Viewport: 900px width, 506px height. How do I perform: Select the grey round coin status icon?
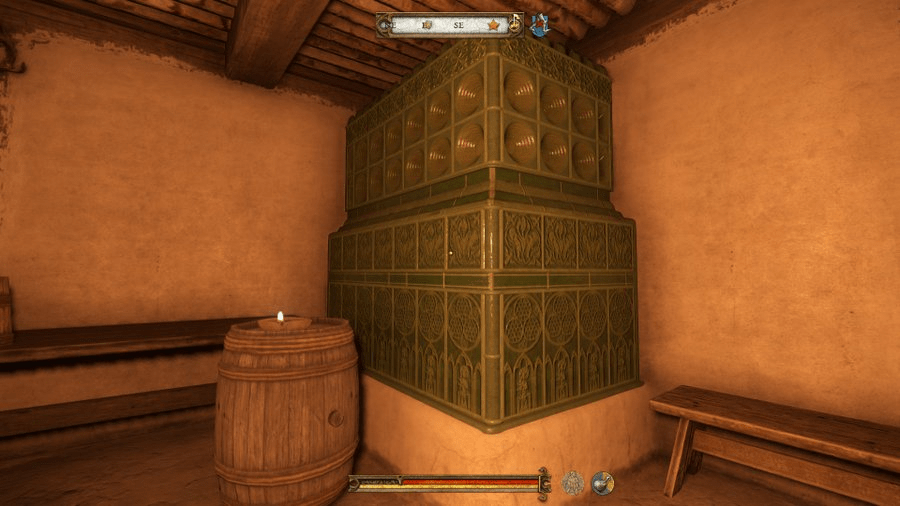pos(573,483)
